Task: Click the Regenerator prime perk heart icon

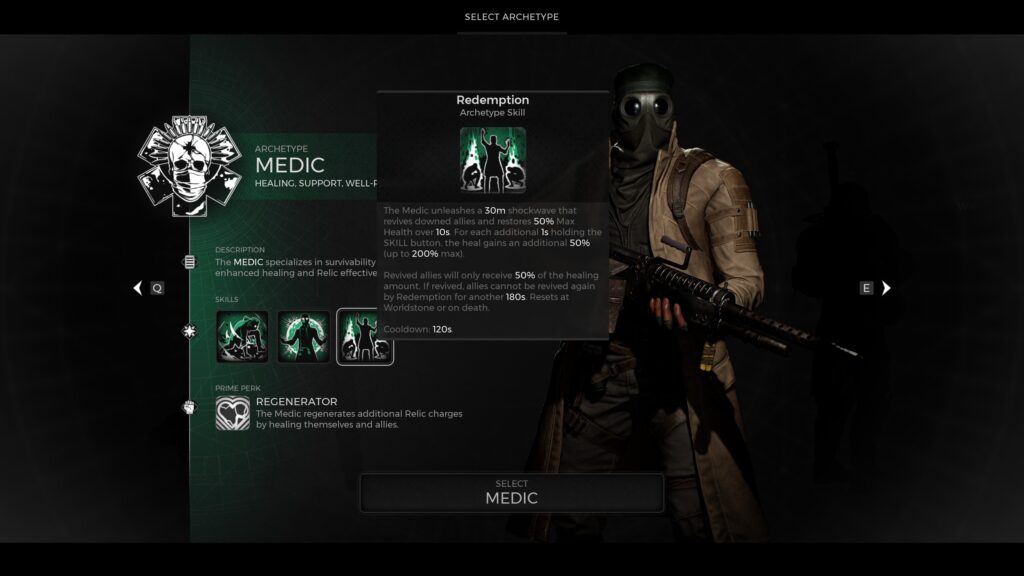Action: click(x=233, y=413)
